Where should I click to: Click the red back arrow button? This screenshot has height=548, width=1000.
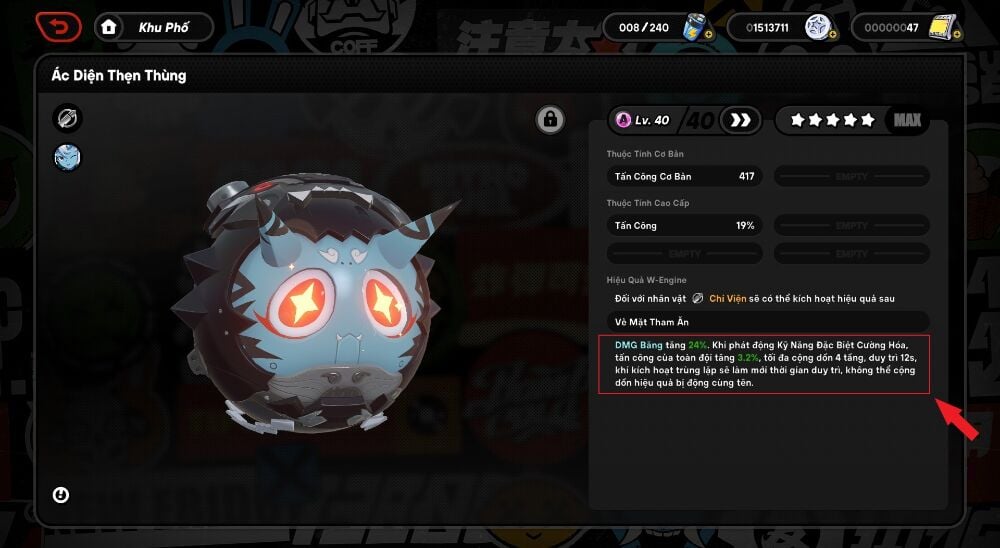tap(59, 27)
